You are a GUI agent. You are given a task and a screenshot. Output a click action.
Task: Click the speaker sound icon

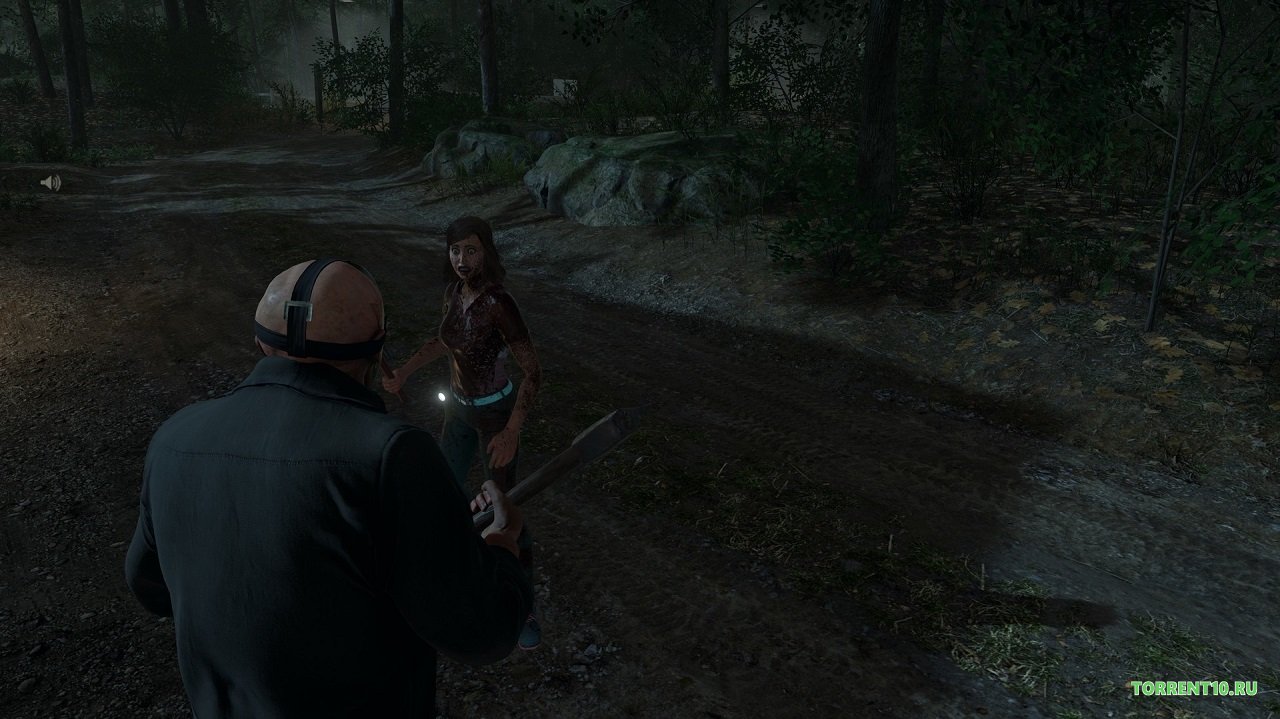point(50,183)
